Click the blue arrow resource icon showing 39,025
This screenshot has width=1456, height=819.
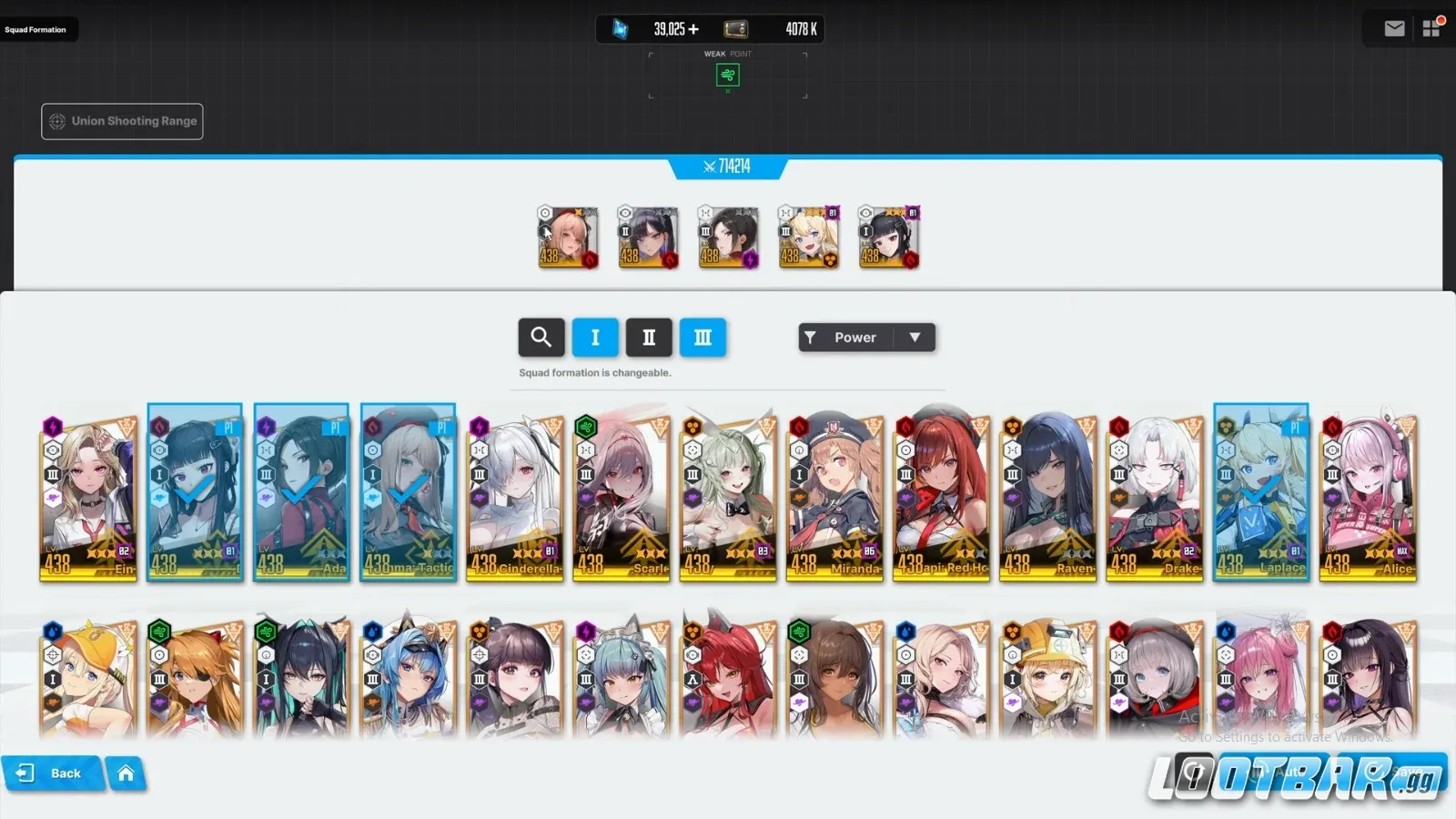[620, 28]
